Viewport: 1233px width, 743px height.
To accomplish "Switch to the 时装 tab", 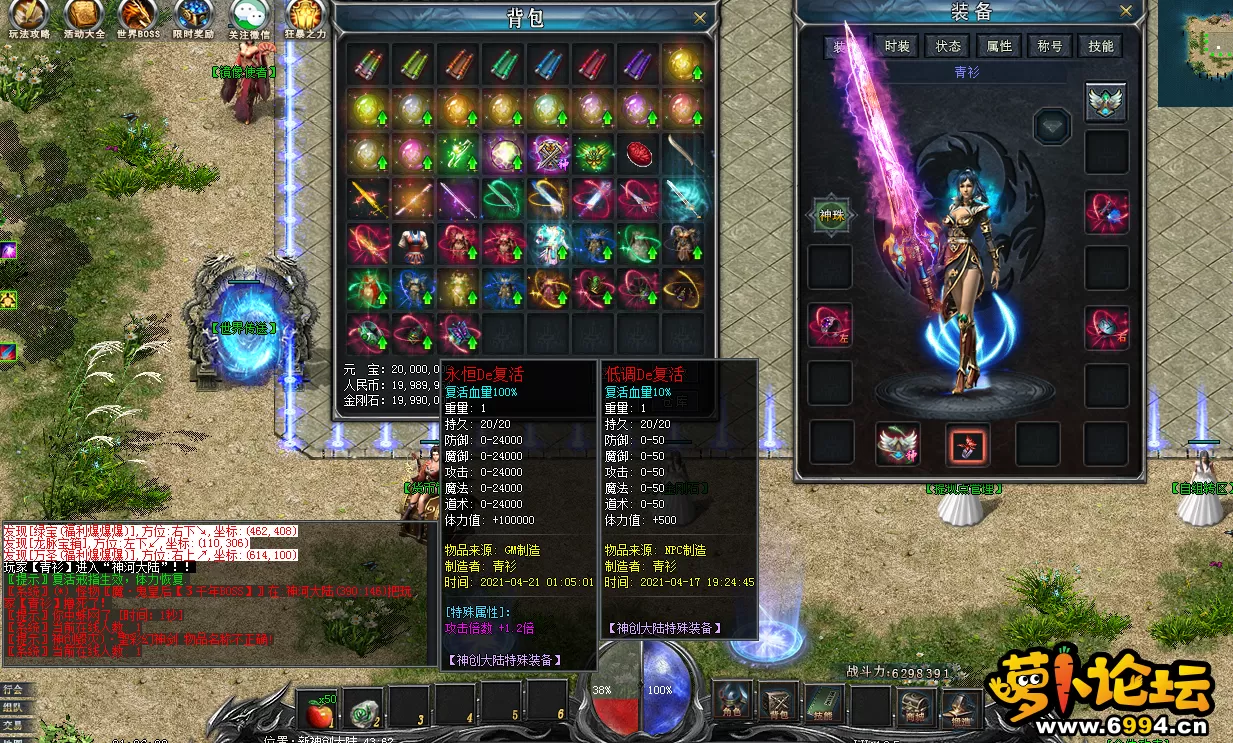I will pos(897,46).
